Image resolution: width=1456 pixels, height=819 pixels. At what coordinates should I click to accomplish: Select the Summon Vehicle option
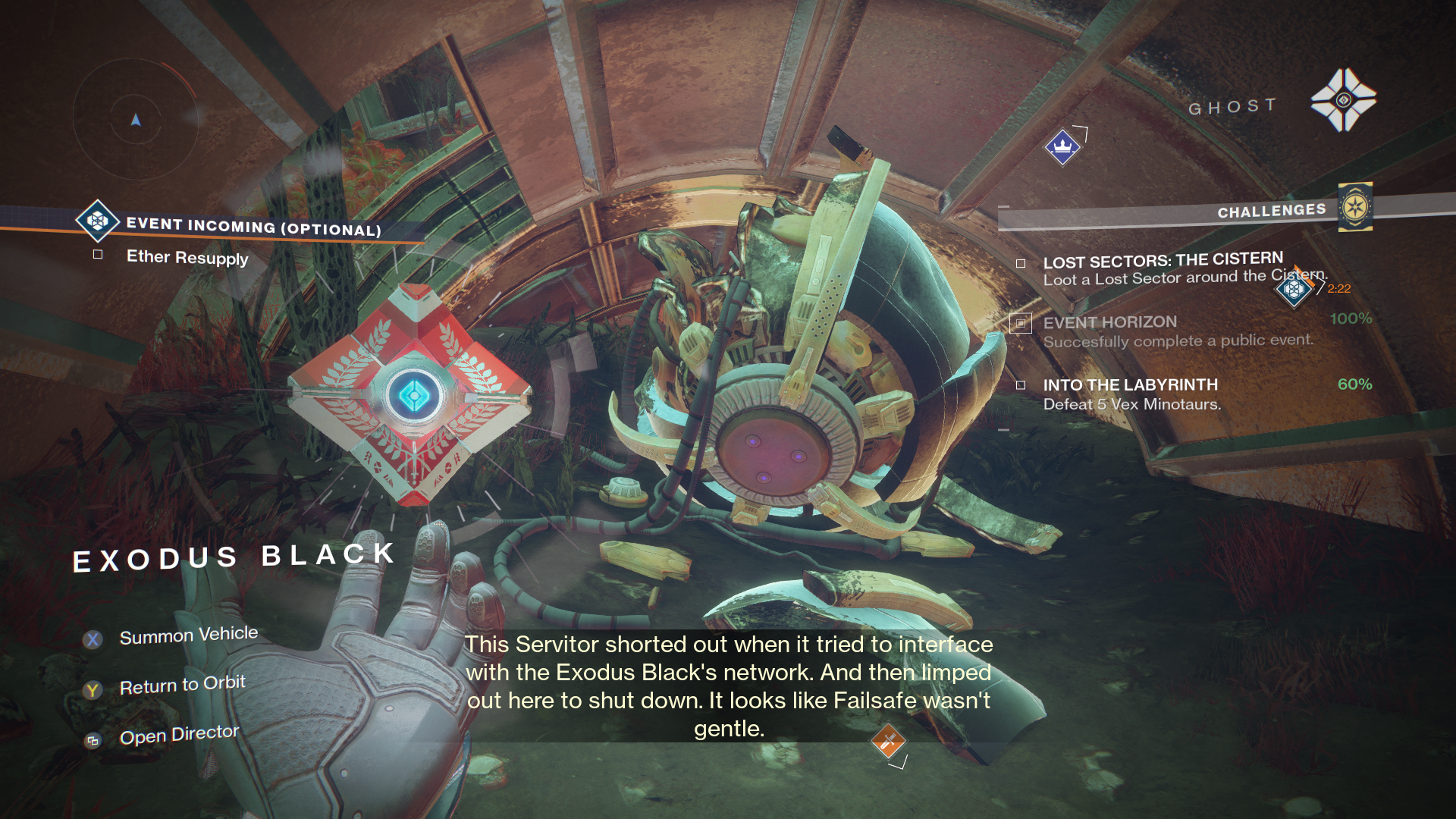[188, 635]
